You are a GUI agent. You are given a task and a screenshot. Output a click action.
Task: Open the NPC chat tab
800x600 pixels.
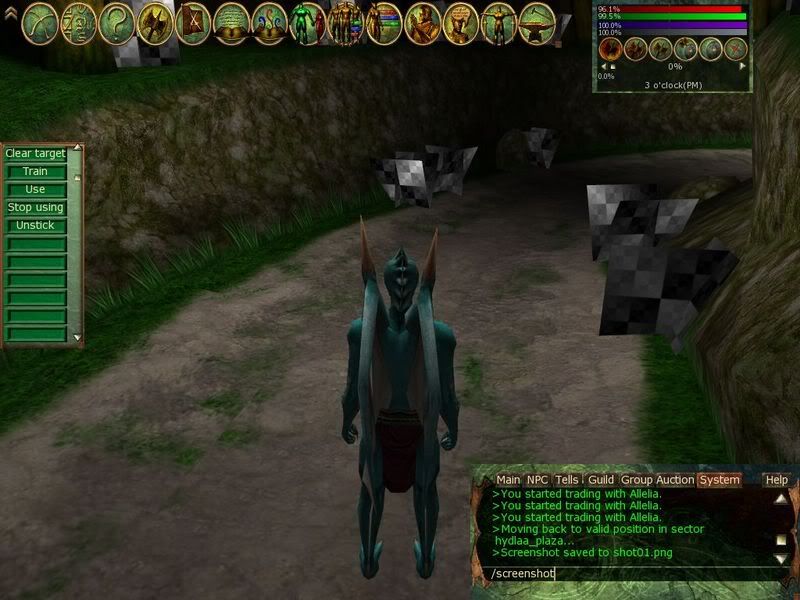(x=538, y=480)
